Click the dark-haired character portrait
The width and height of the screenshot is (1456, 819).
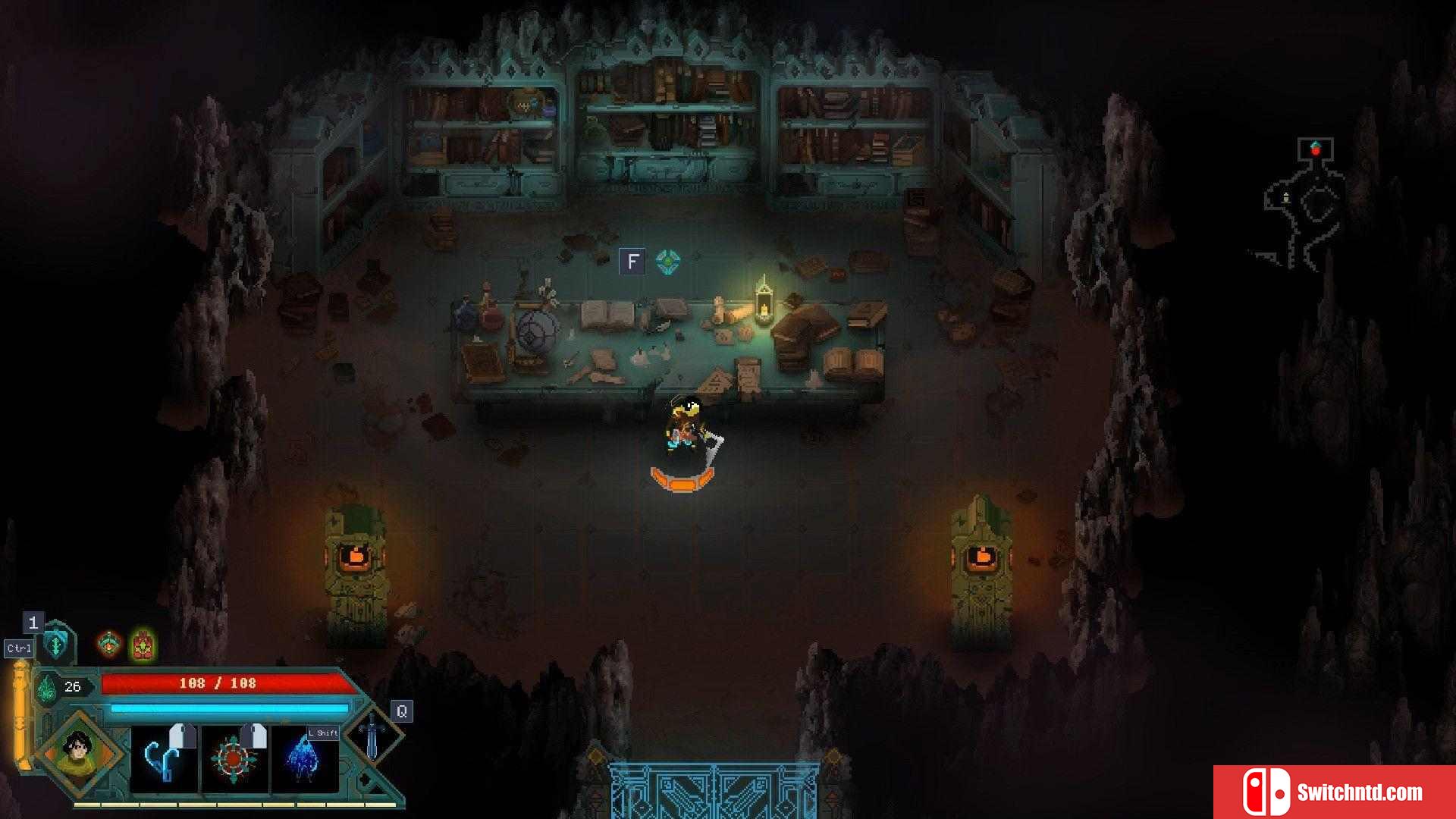(78, 753)
